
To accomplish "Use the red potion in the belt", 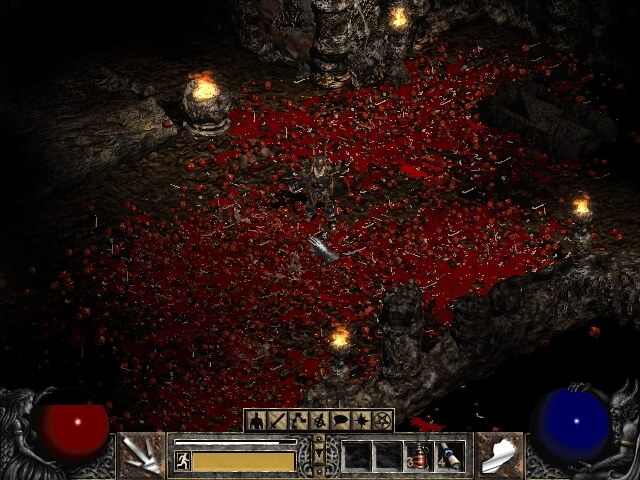I will point(417,456).
